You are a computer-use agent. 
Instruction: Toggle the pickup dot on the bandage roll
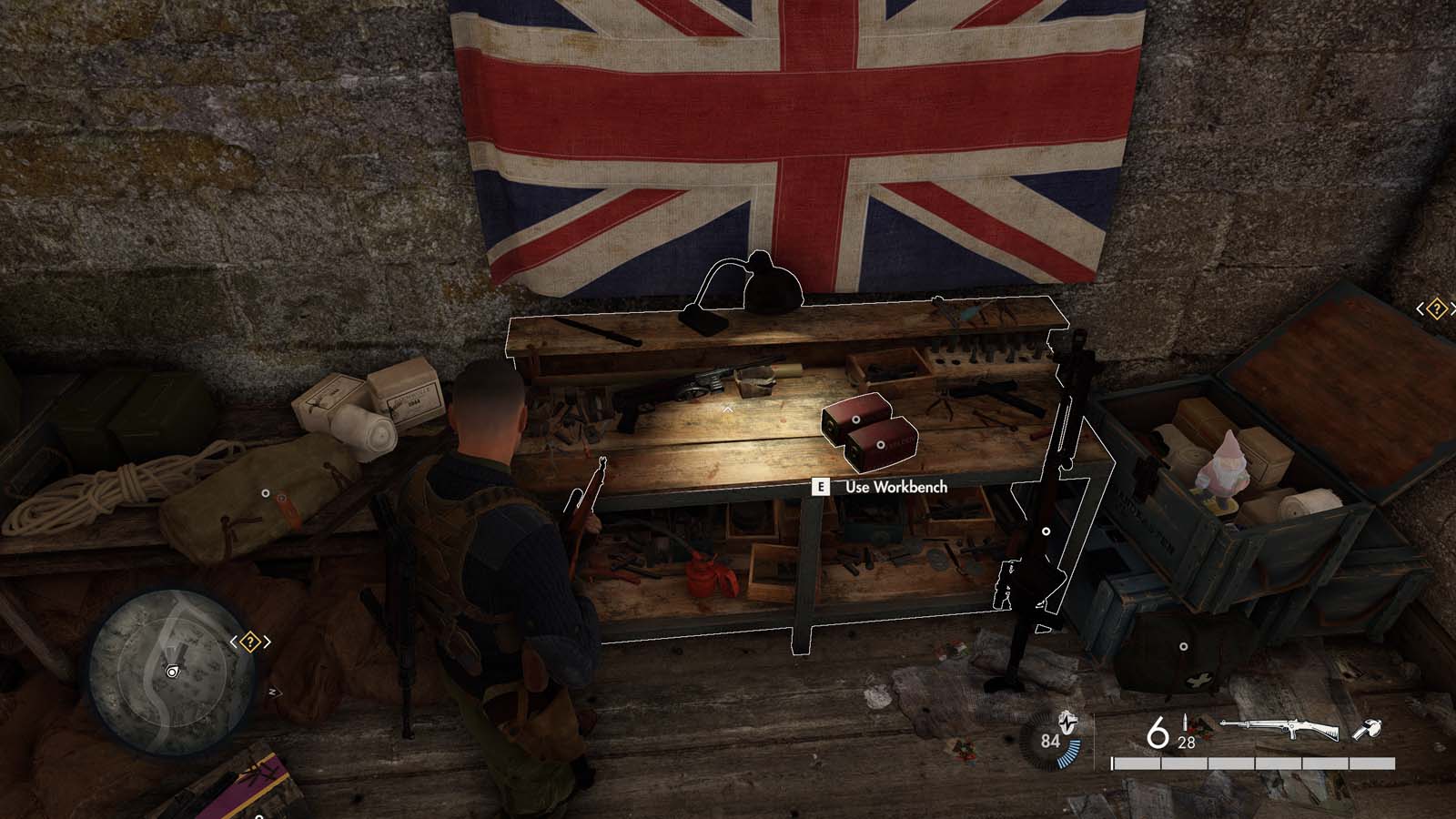pos(266,492)
